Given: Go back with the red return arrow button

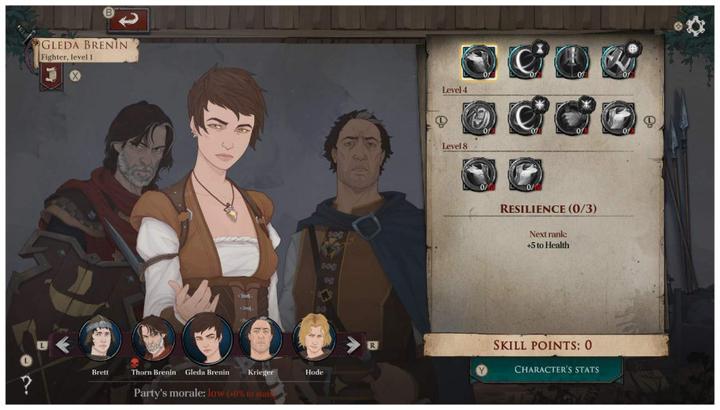Looking at the screenshot, I should coord(128,20).
